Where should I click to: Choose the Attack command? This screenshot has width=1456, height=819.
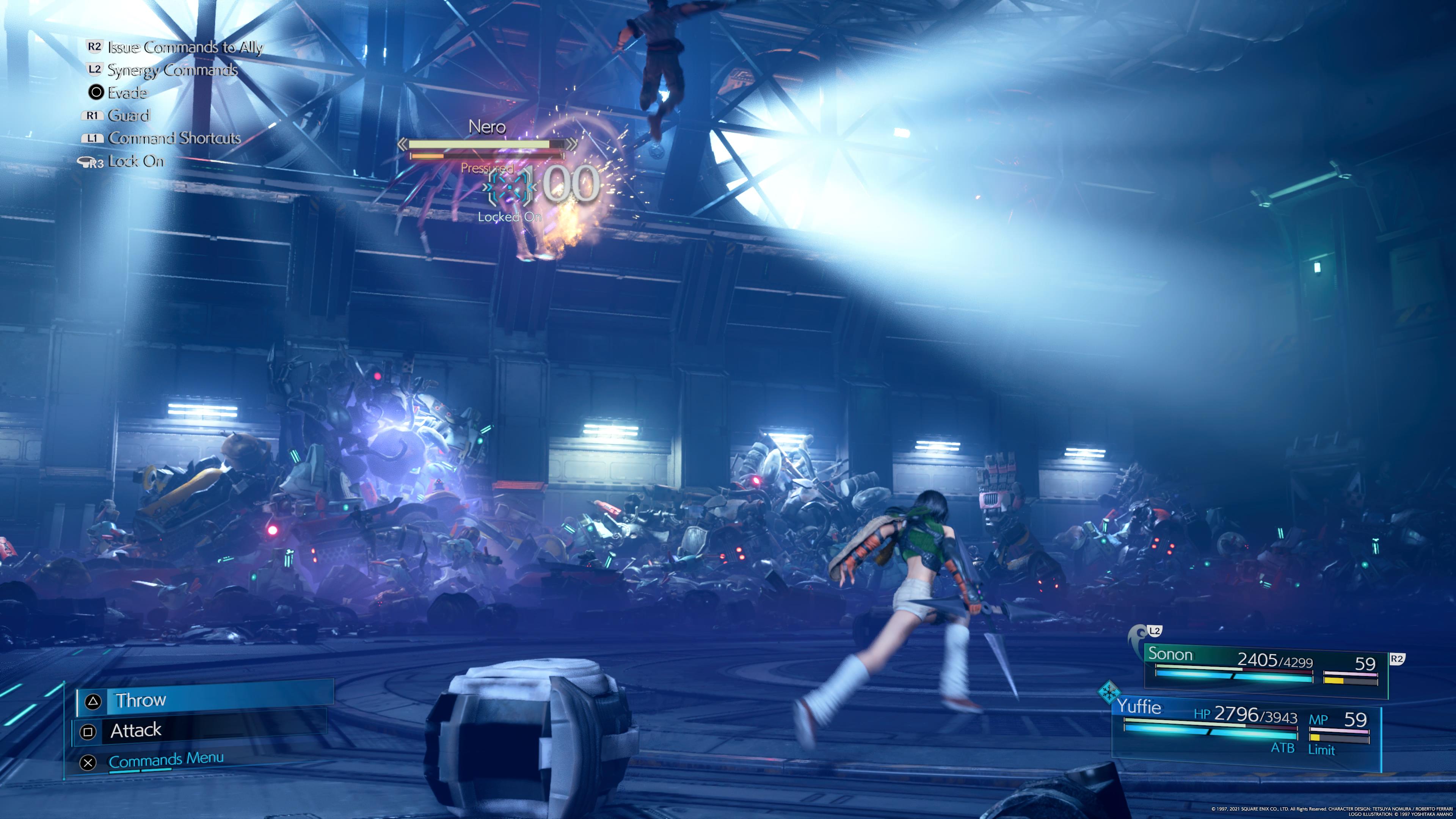tap(201, 731)
